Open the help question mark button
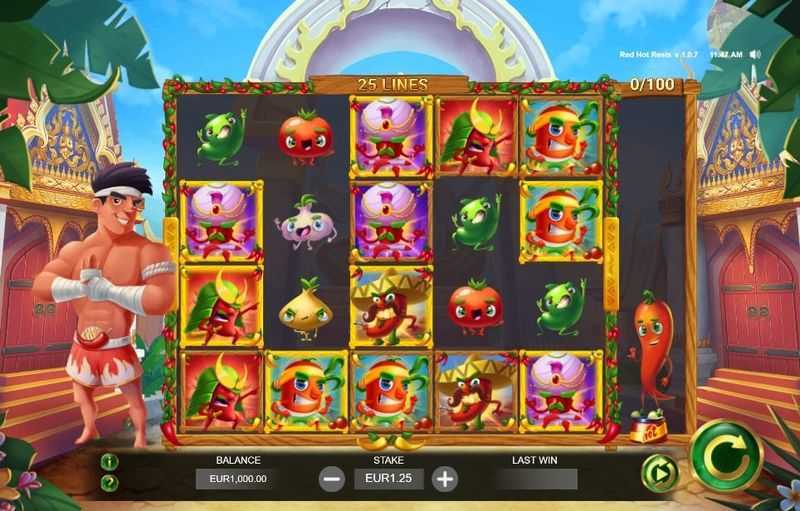Screen dimensions: 800x511 (109, 482)
